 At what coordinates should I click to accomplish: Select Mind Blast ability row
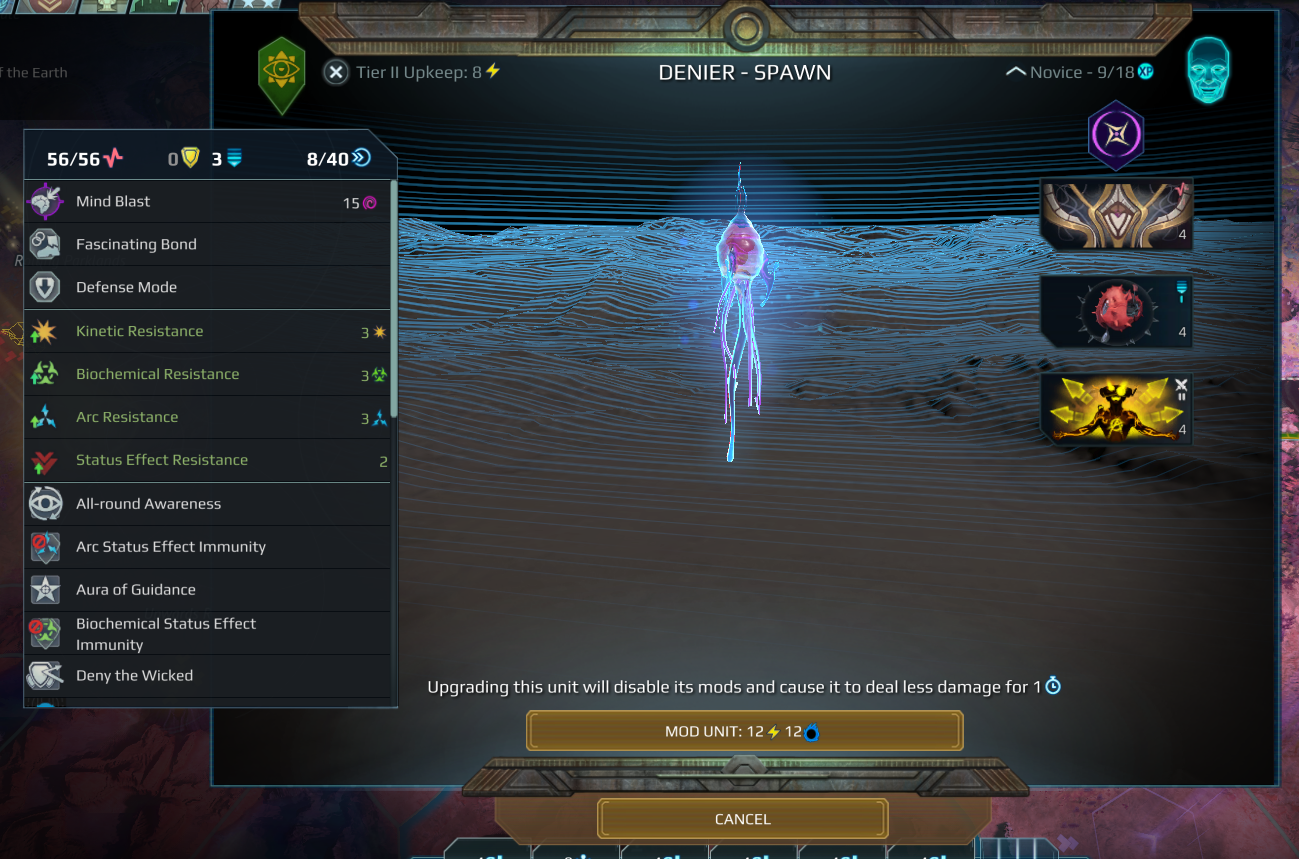[207, 202]
